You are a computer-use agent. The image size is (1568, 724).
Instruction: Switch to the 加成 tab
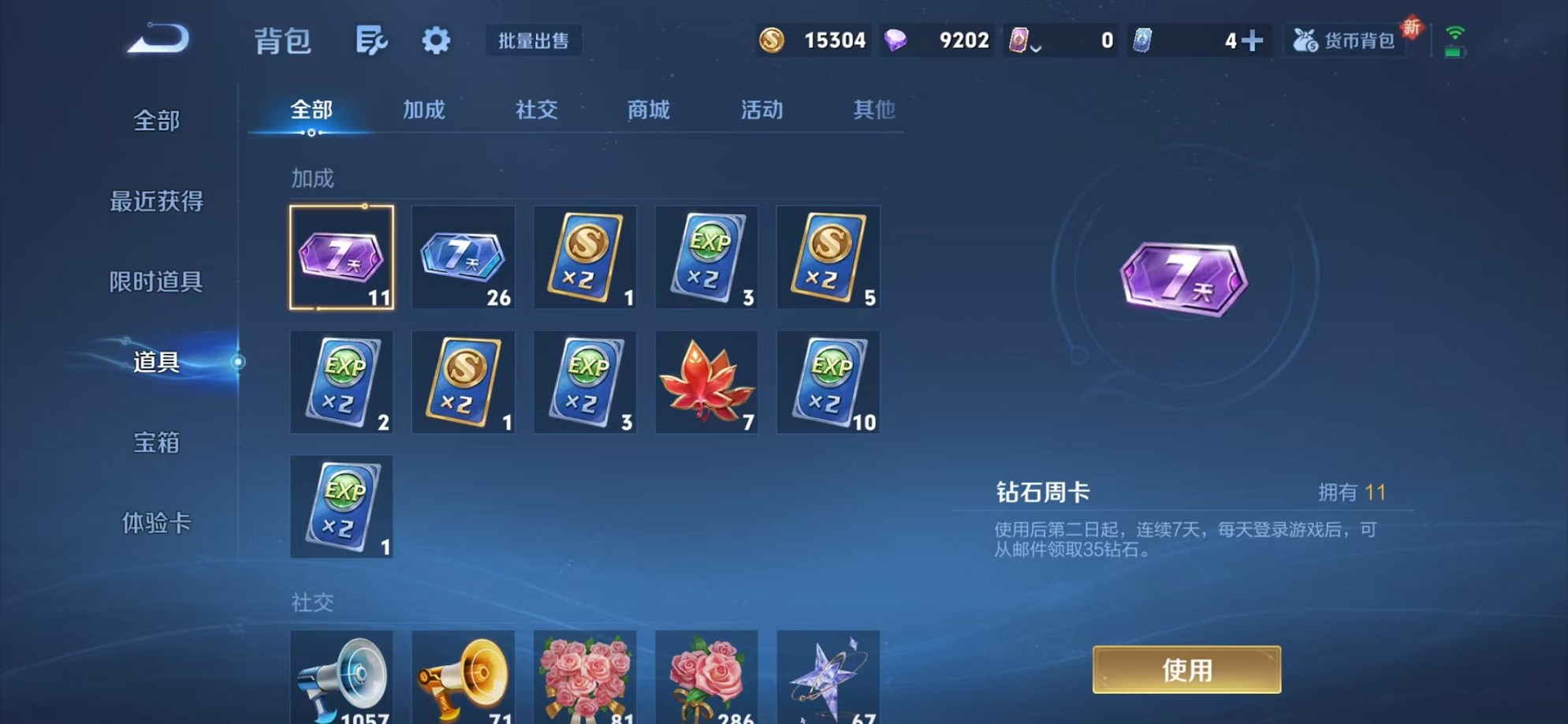(x=425, y=110)
